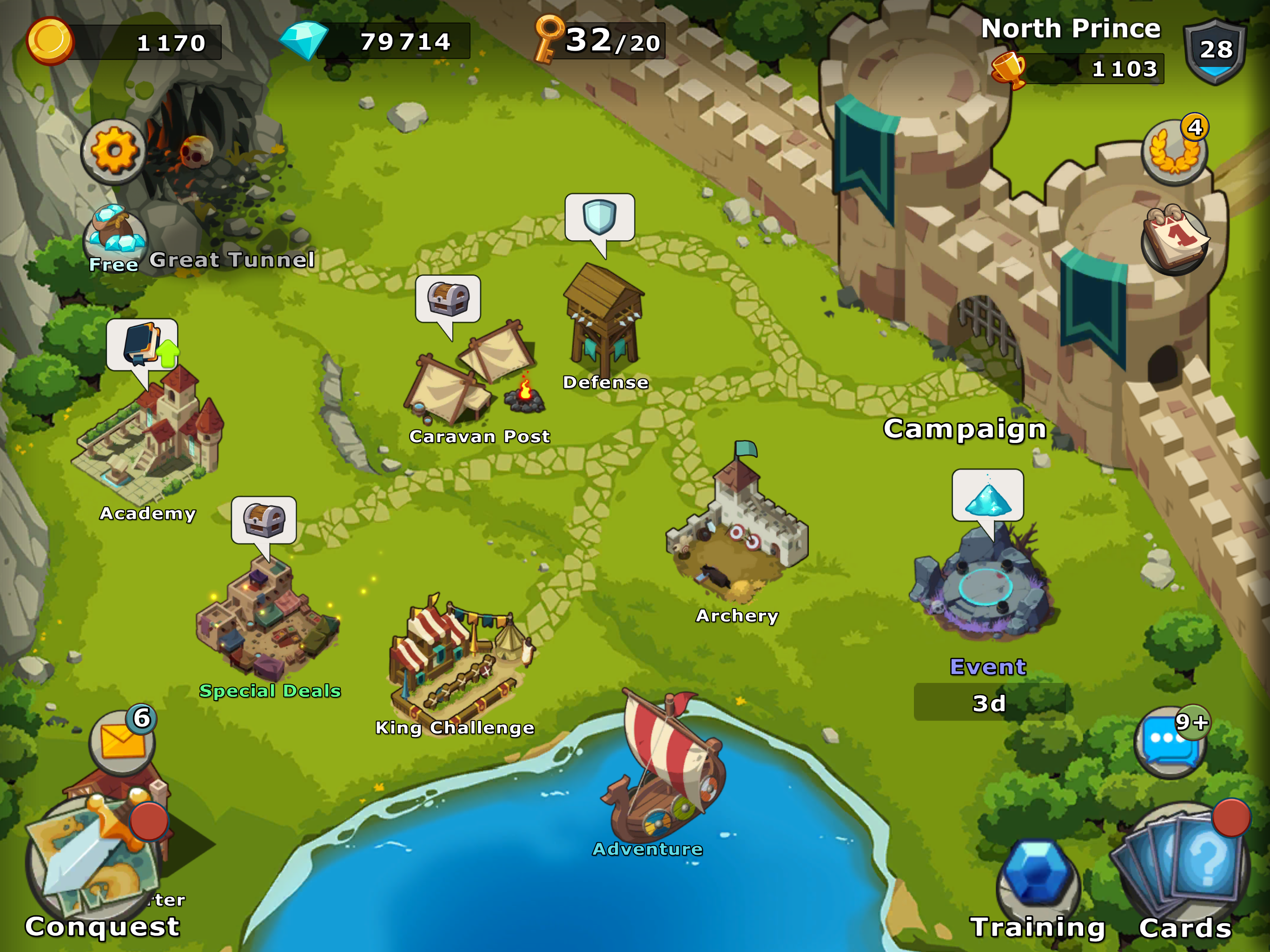1270x952 pixels.
Task: Open the settings gear icon
Action: point(114,151)
